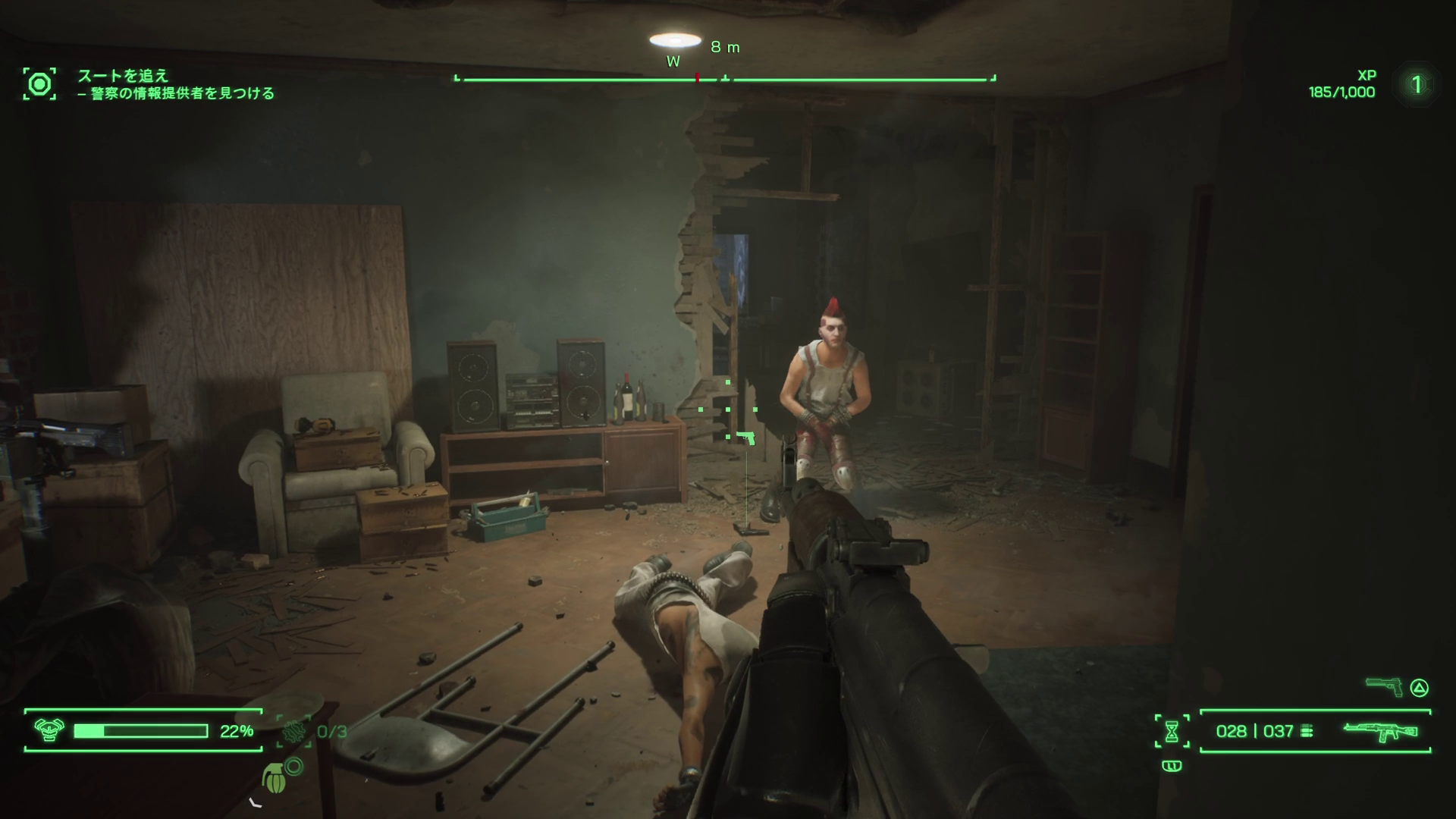
Task: Switch to the secondary pistol icon
Action: tap(1384, 687)
